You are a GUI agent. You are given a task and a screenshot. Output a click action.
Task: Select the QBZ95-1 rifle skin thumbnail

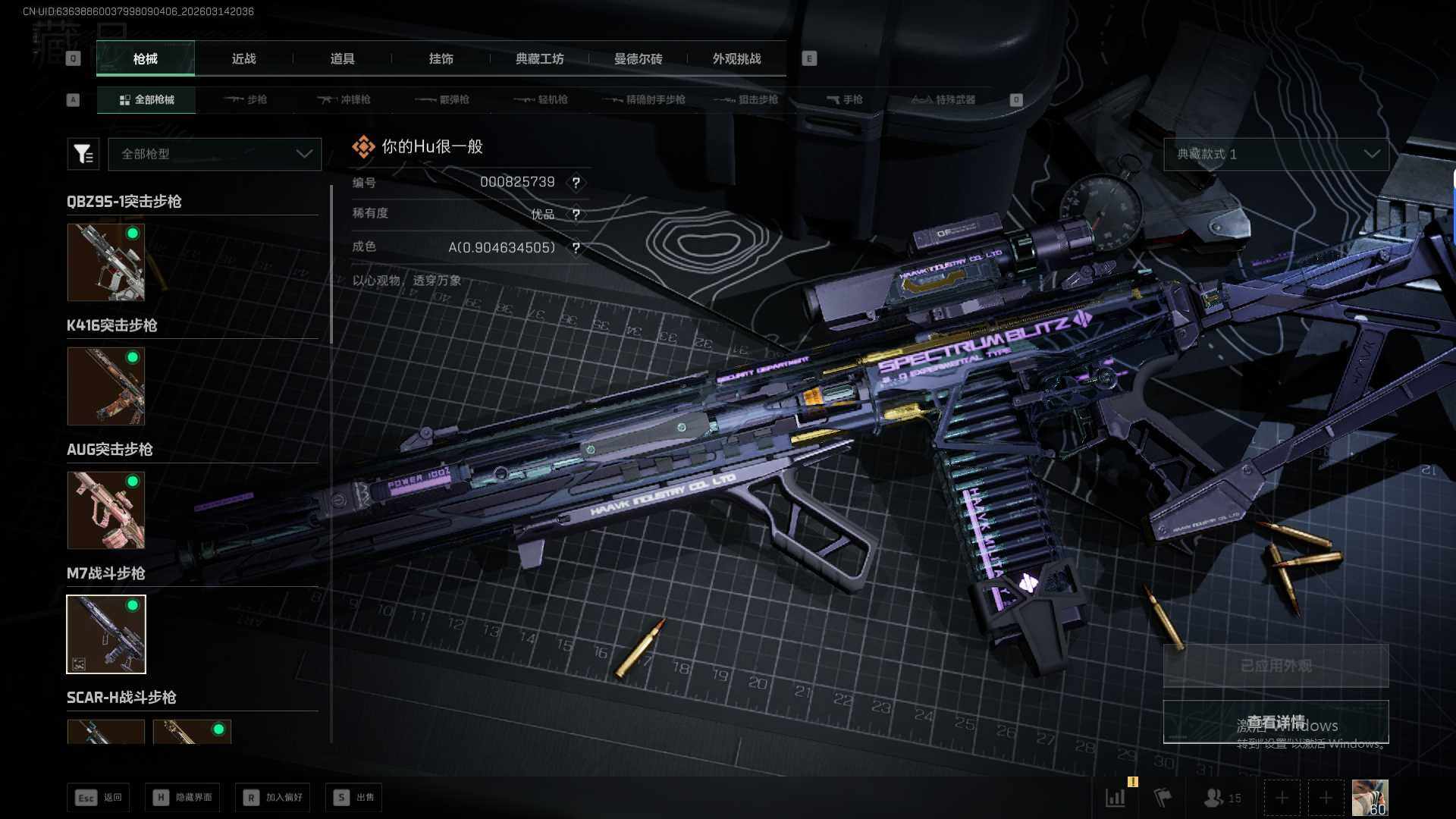pos(106,262)
